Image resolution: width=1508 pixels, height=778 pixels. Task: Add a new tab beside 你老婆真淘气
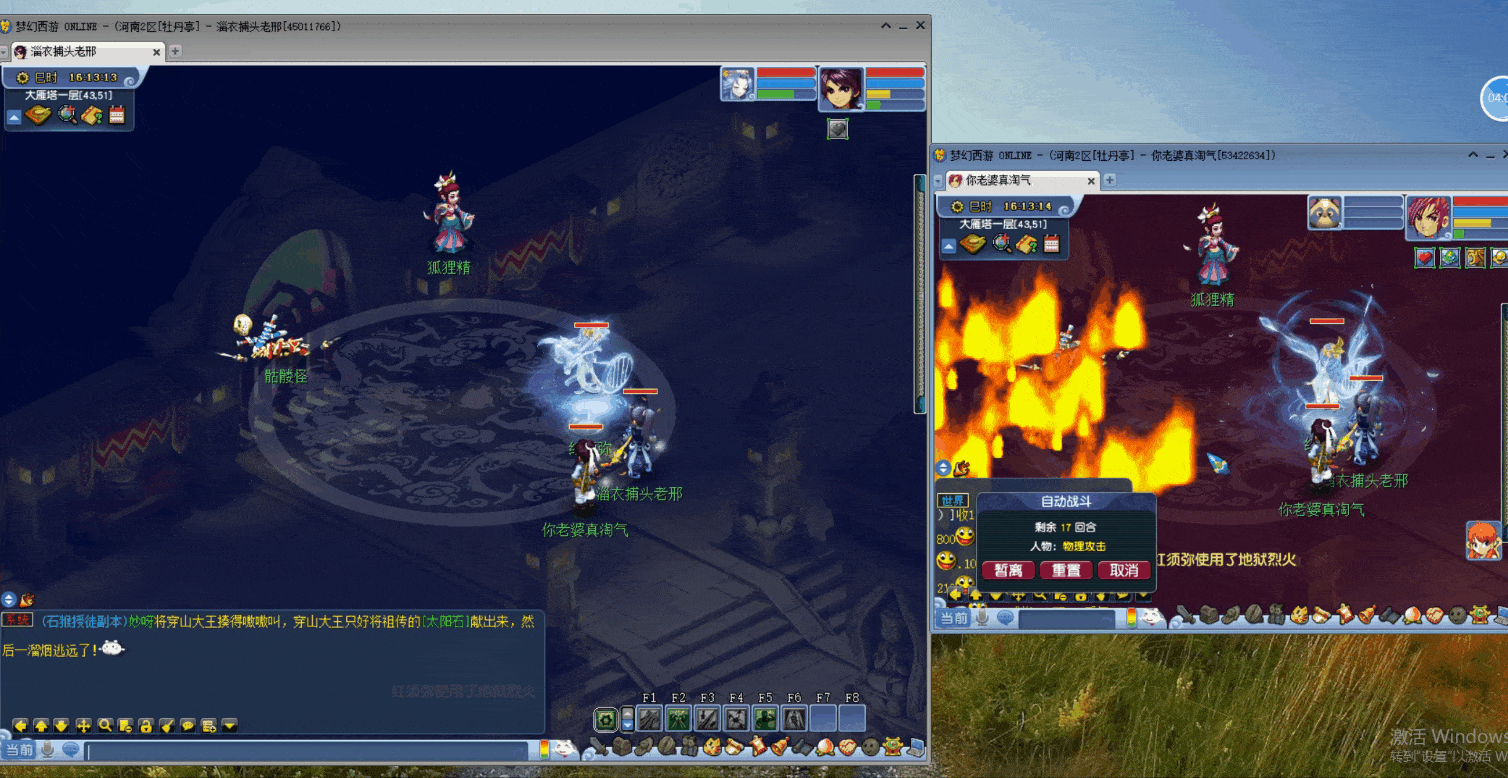pyautogui.click(x=1109, y=180)
